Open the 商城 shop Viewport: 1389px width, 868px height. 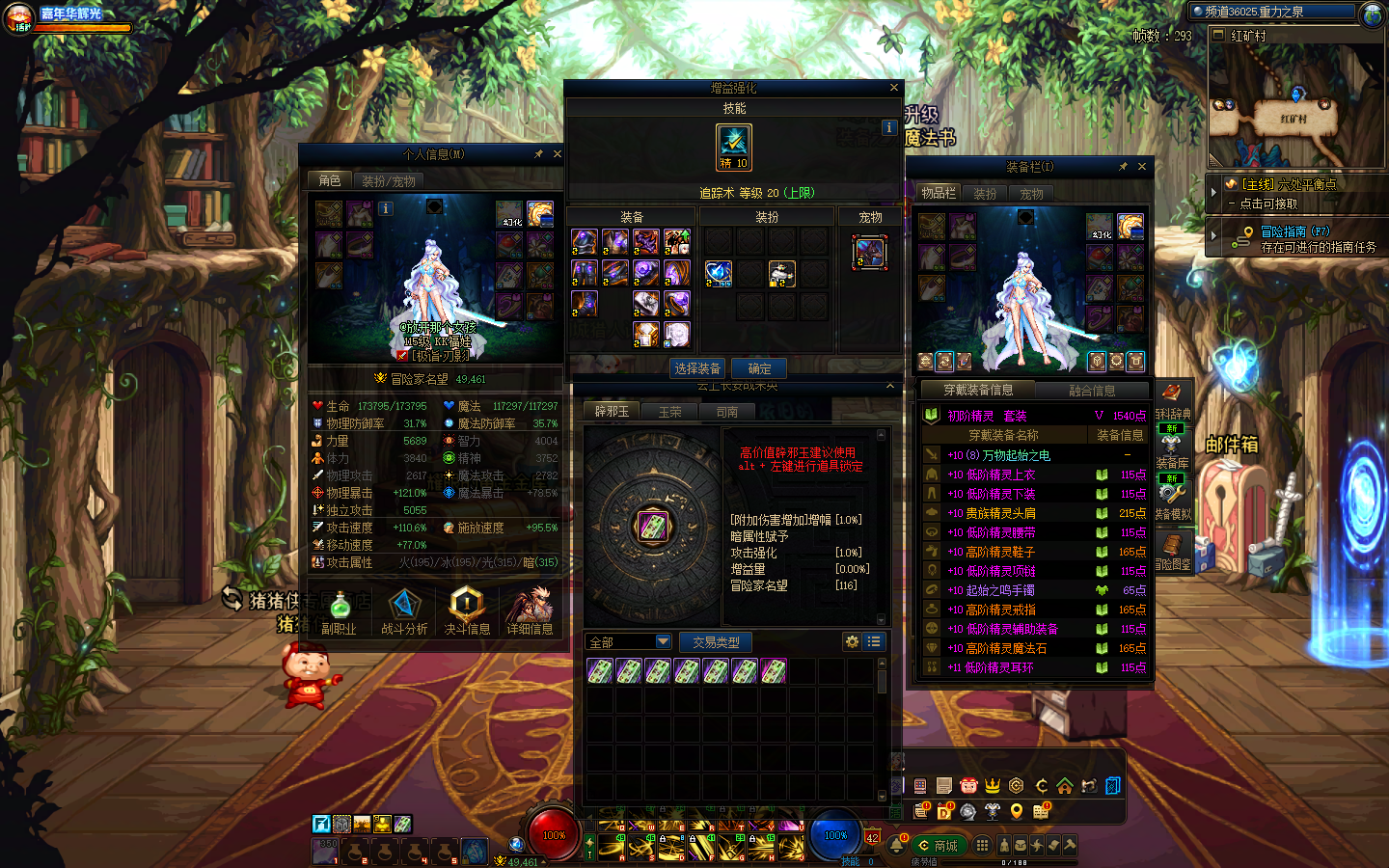click(938, 846)
